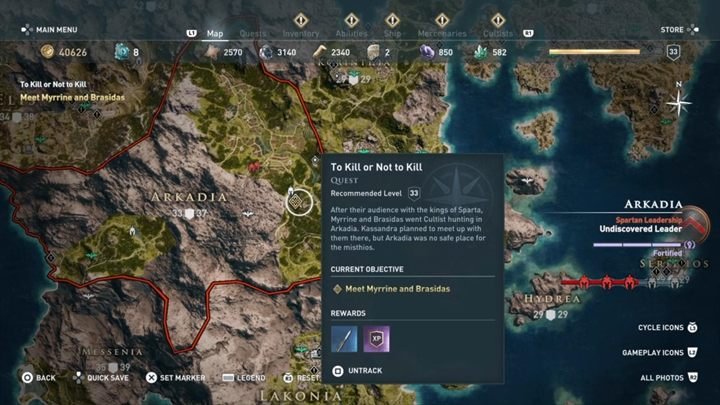Open the map Legend

pos(244,378)
